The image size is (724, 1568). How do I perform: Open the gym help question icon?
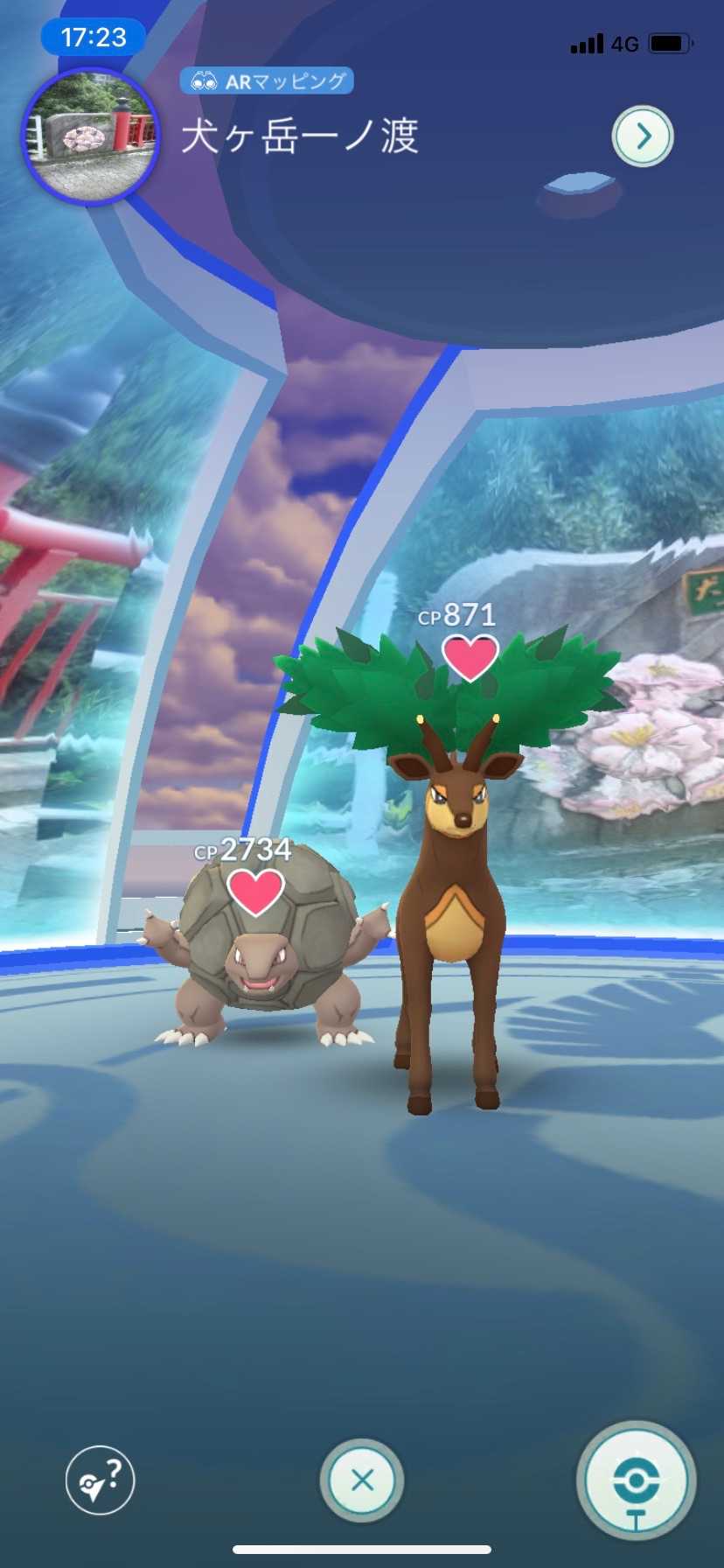100,1480
